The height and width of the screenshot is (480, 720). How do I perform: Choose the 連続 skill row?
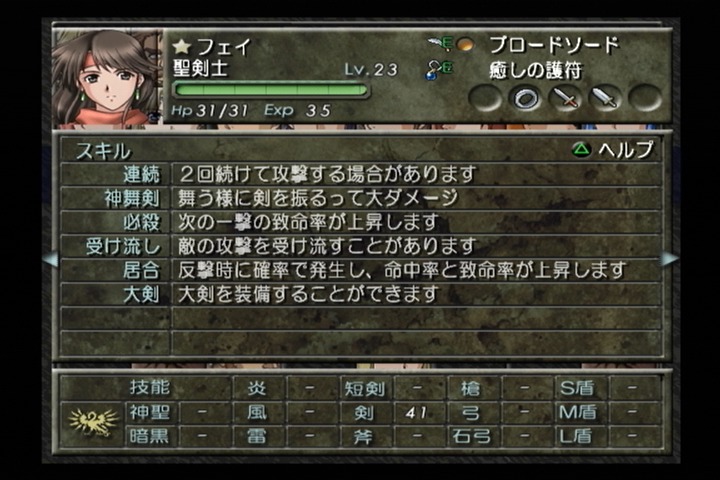pyautogui.click(x=137, y=174)
